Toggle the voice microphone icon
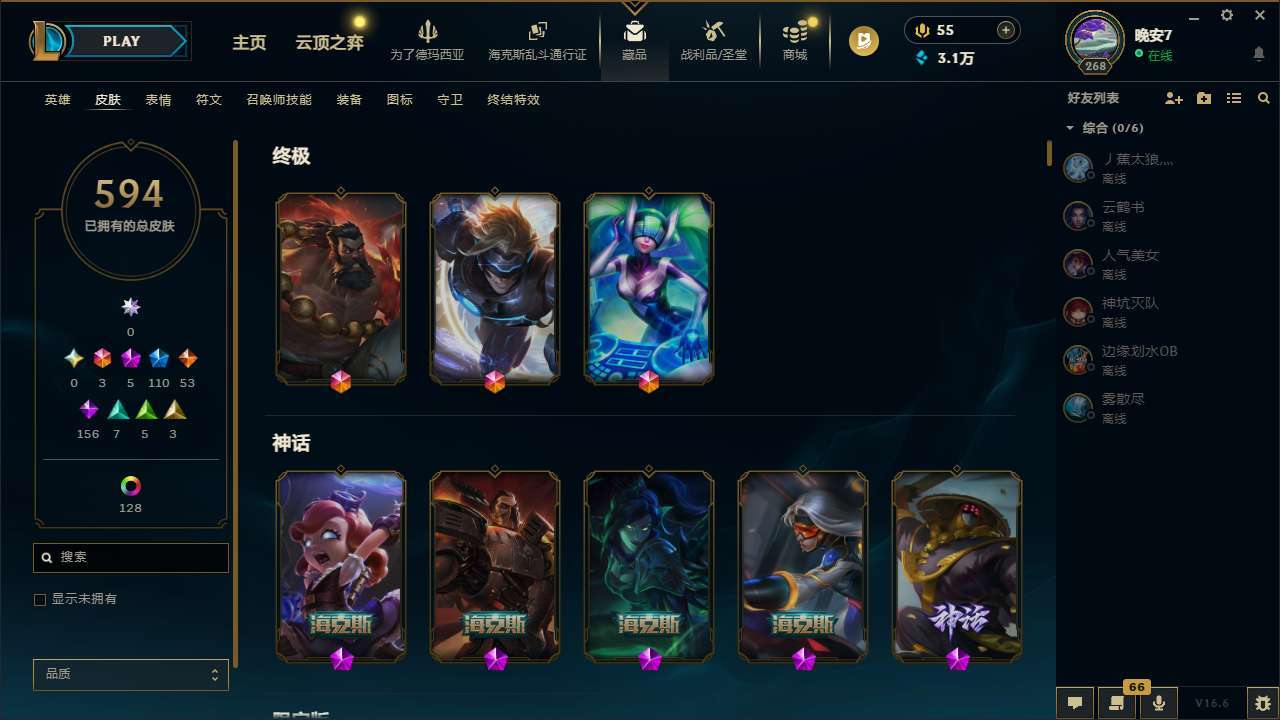The image size is (1280, 720). coord(1158,702)
